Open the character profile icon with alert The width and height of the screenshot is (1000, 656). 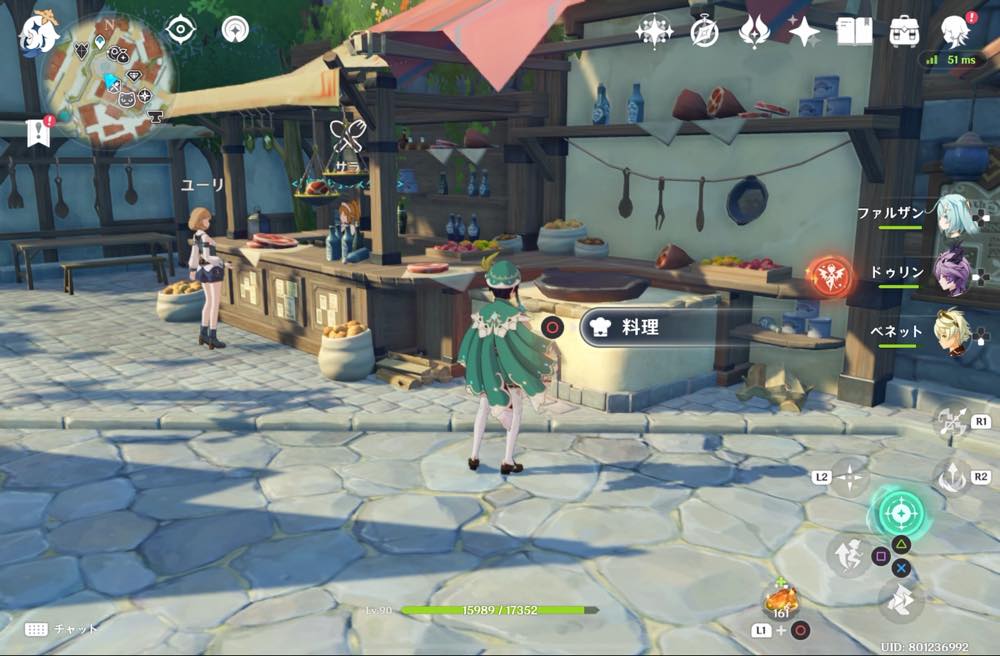coord(956,31)
